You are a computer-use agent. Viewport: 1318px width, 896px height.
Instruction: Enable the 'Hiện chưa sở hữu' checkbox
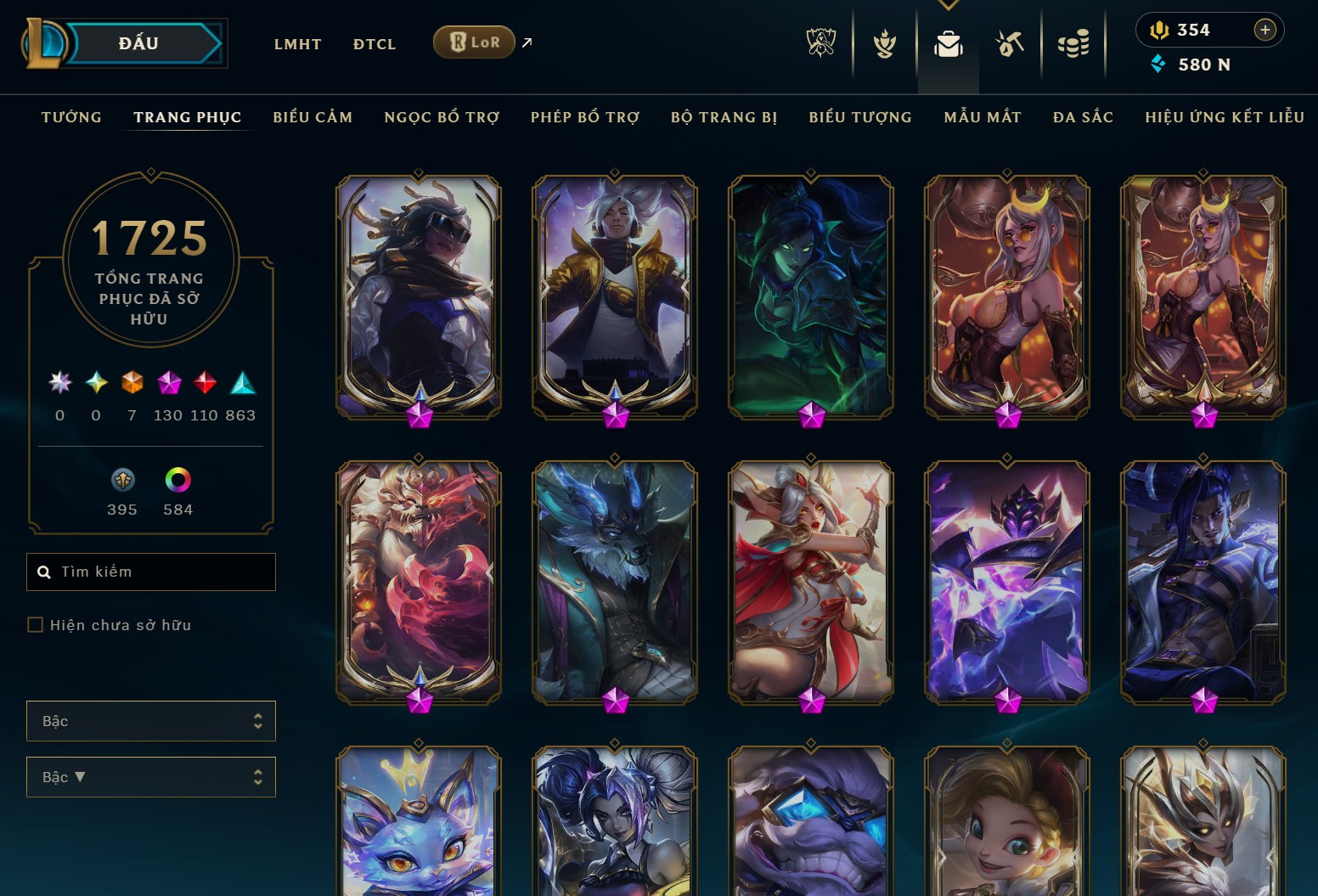pyautogui.click(x=36, y=624)
